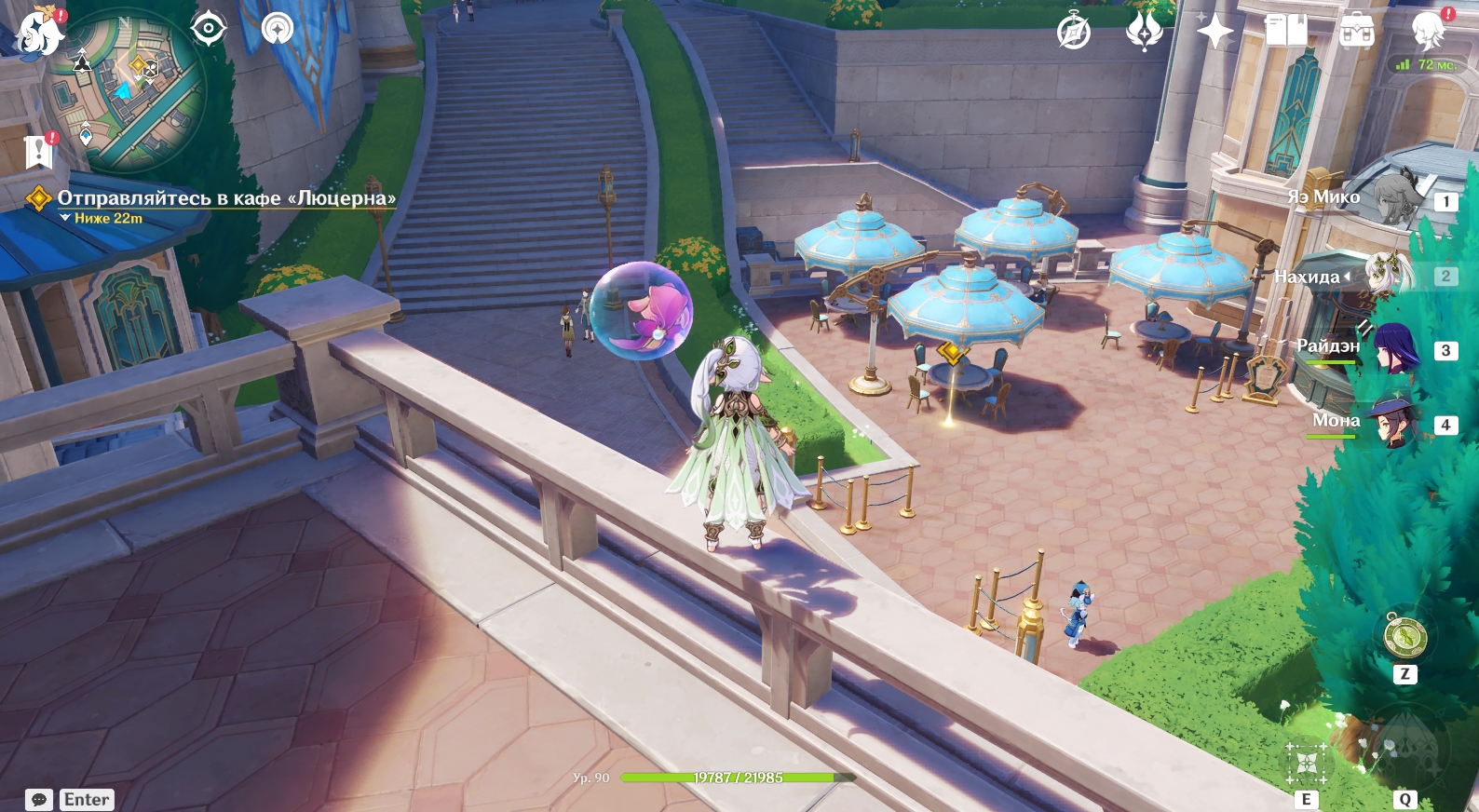Click the wireless signal icon near minimap
Screen dimensions: 1479x812
click(277, 29)
